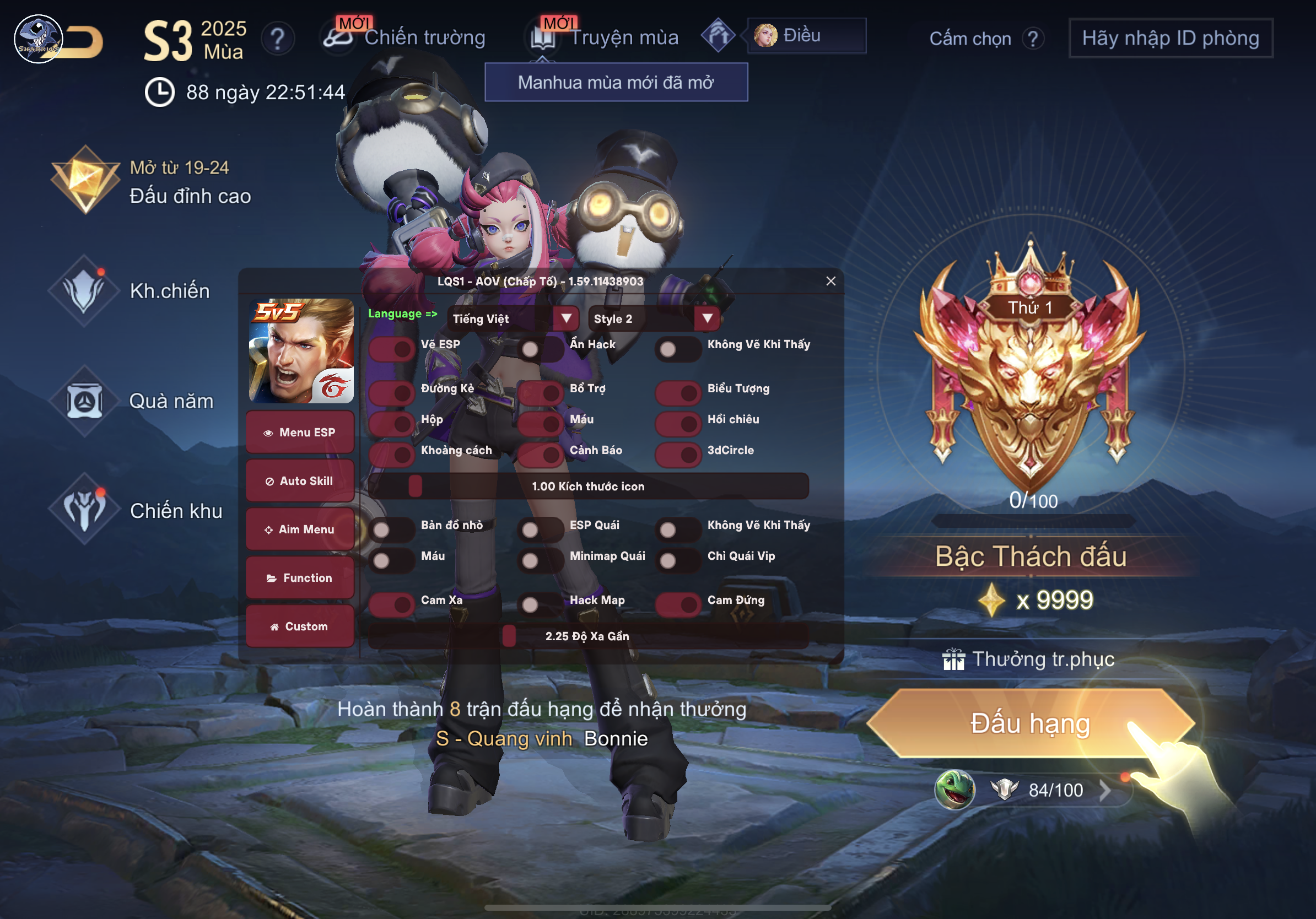
Task: Open the Cấm chọn help dropdown
Action: 1034,39
